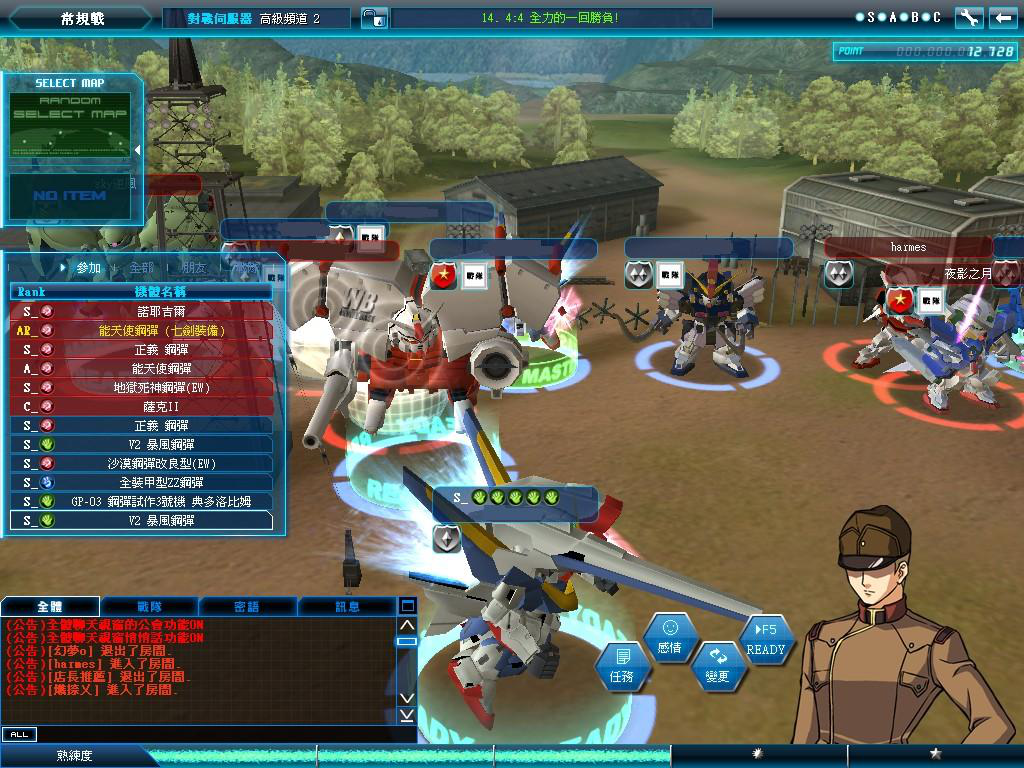
Task: Click the ALL chat channel selector
Action: point(18,734)
